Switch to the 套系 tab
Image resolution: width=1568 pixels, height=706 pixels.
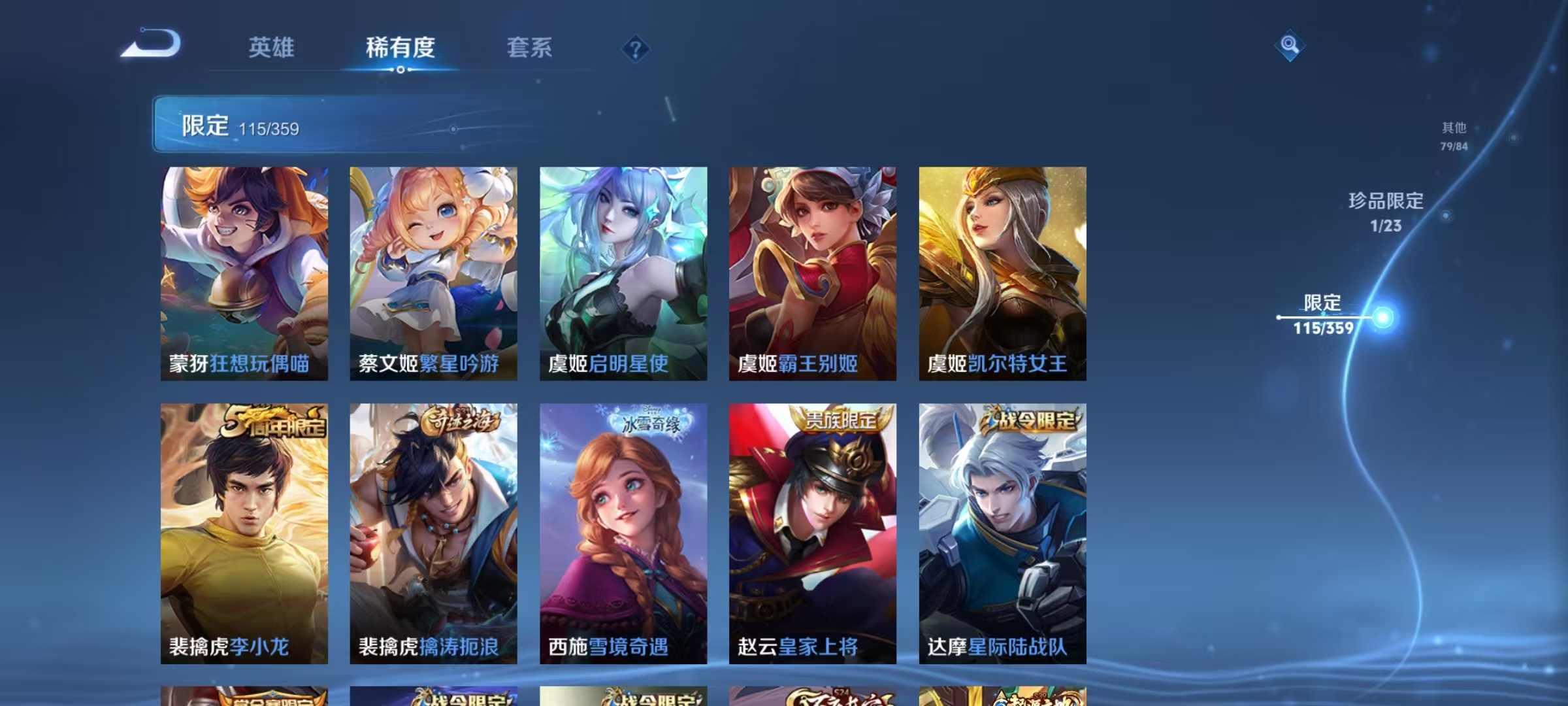click(530, 48)
